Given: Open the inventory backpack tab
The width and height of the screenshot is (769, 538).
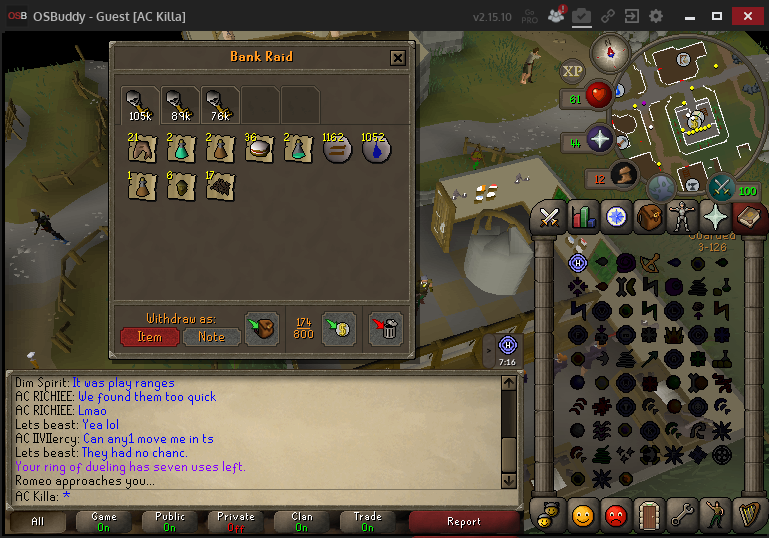Looking at the screenshot, I should [x=649, y=216].
